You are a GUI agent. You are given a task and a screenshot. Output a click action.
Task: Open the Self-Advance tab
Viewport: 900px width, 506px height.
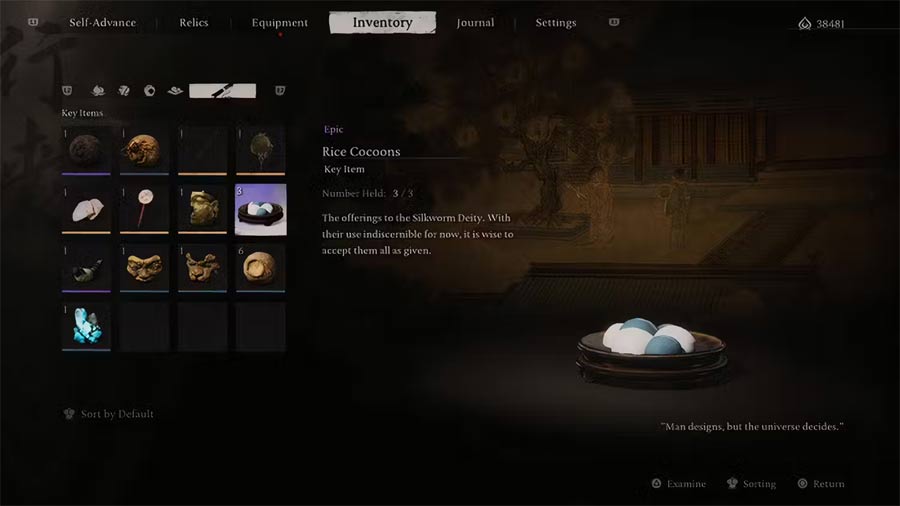[102, 23]
